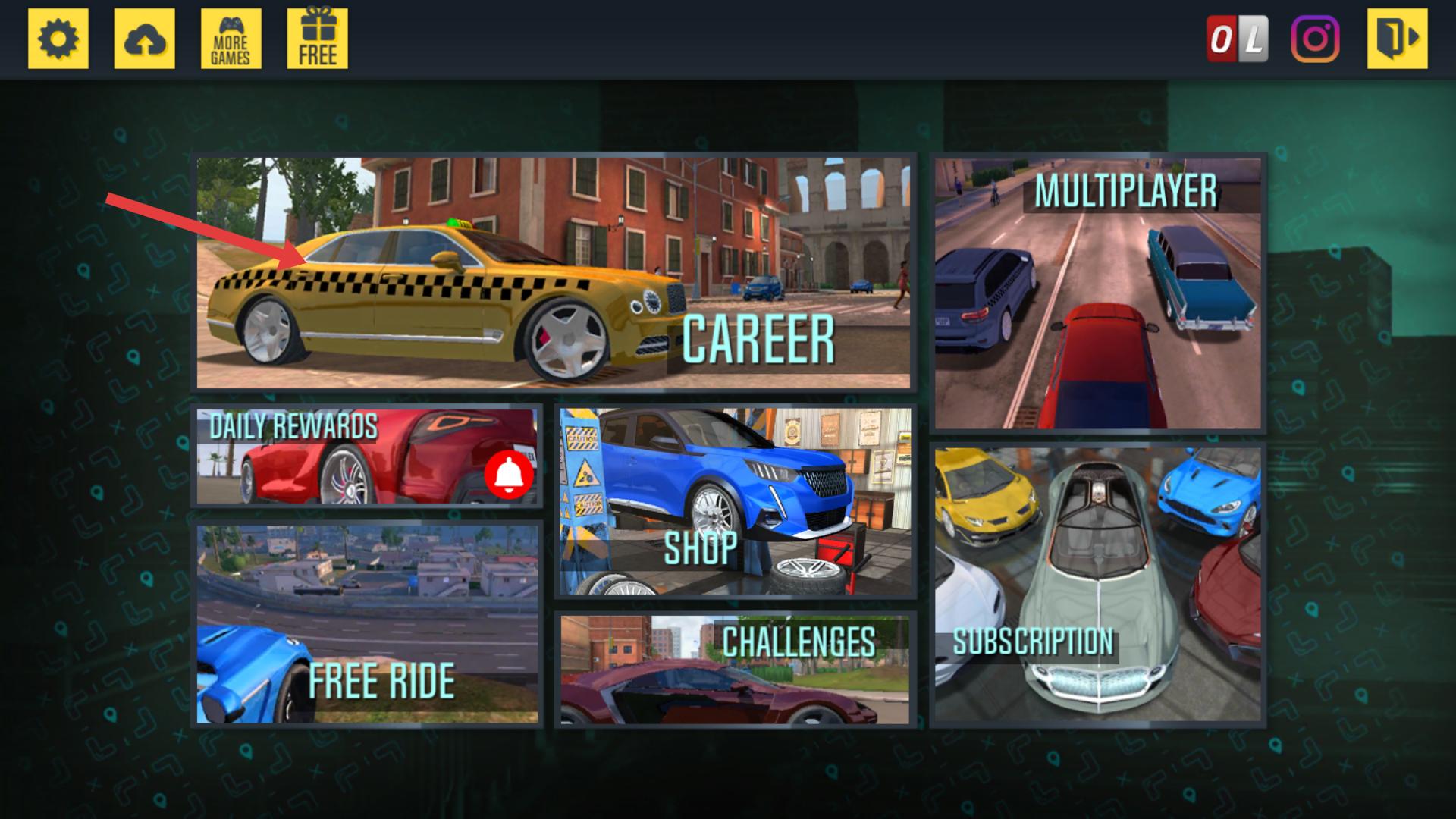The height and width of the screenshot is (819, 1456).
Task: Click the red notification bell badge
Action: 510,475
